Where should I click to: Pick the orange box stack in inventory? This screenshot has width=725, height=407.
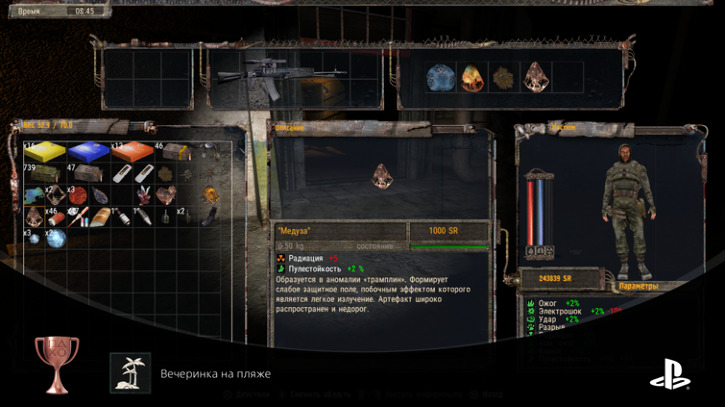coord(131,151)
